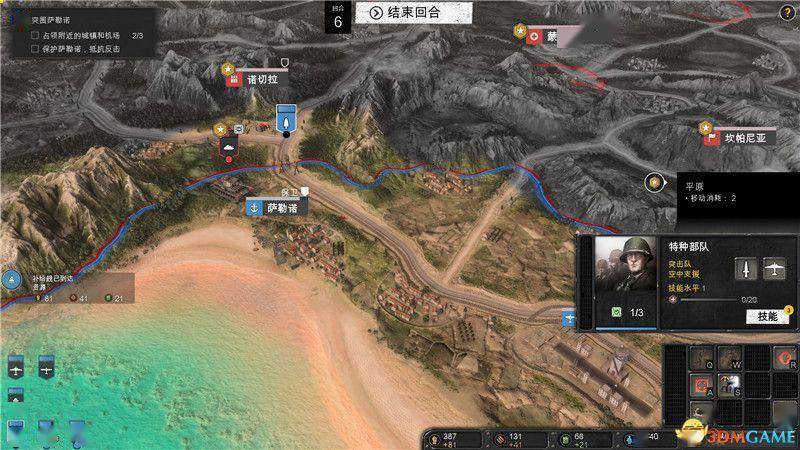Activate the command ability with hotkey R

point(785,356)
